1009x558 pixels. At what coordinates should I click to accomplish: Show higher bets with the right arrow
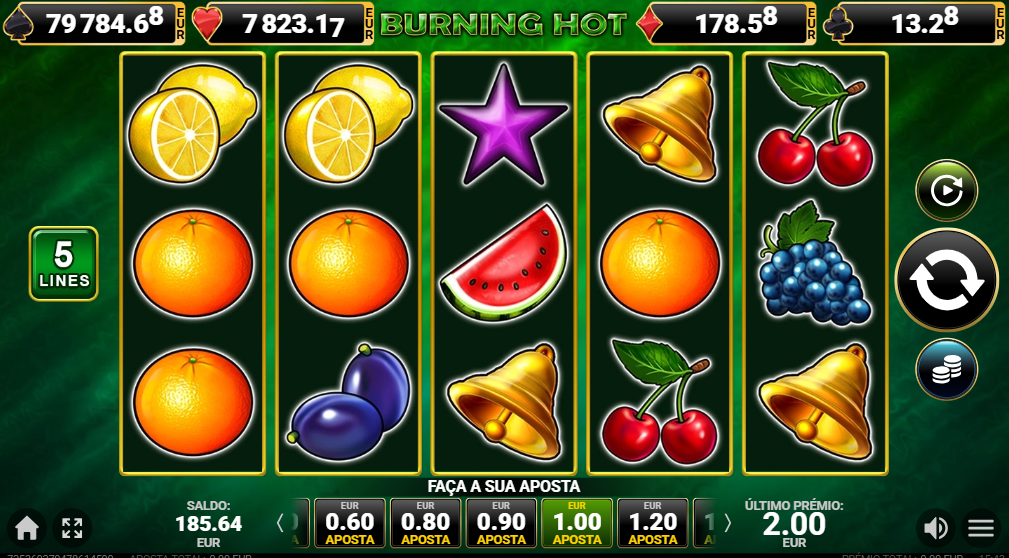point(727,522)
